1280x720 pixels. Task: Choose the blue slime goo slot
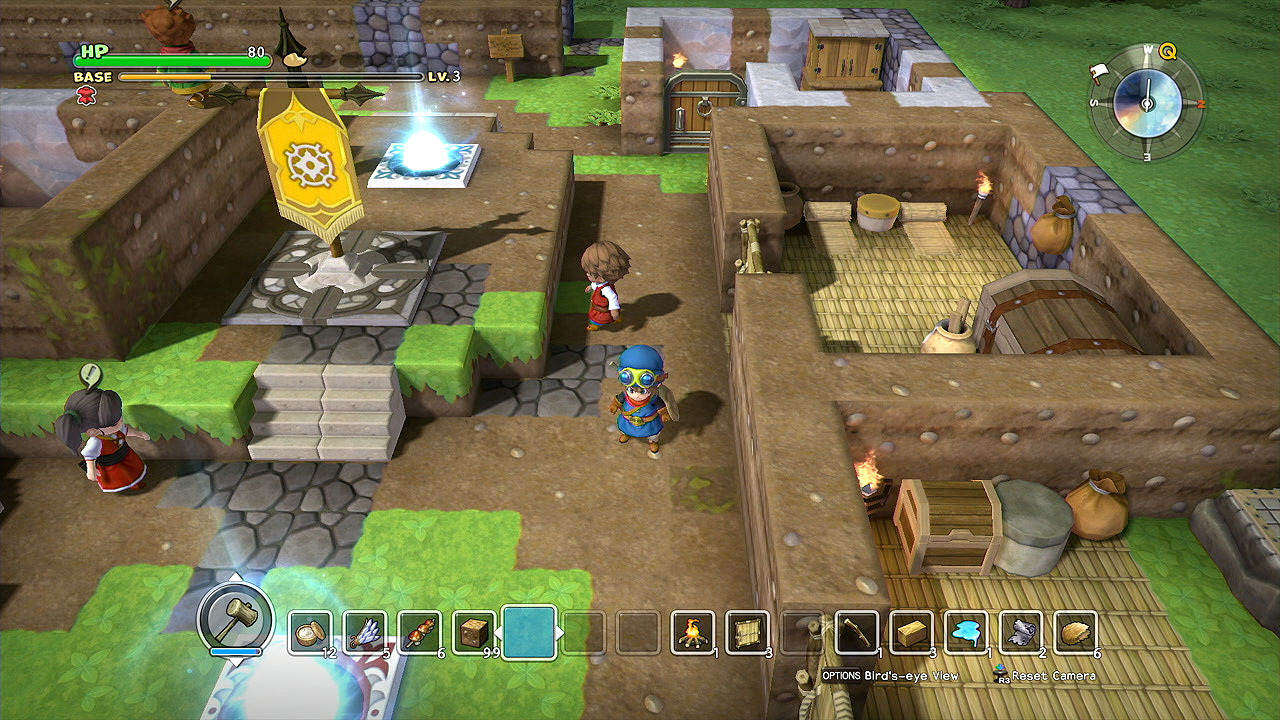click(x=965, y=632)
